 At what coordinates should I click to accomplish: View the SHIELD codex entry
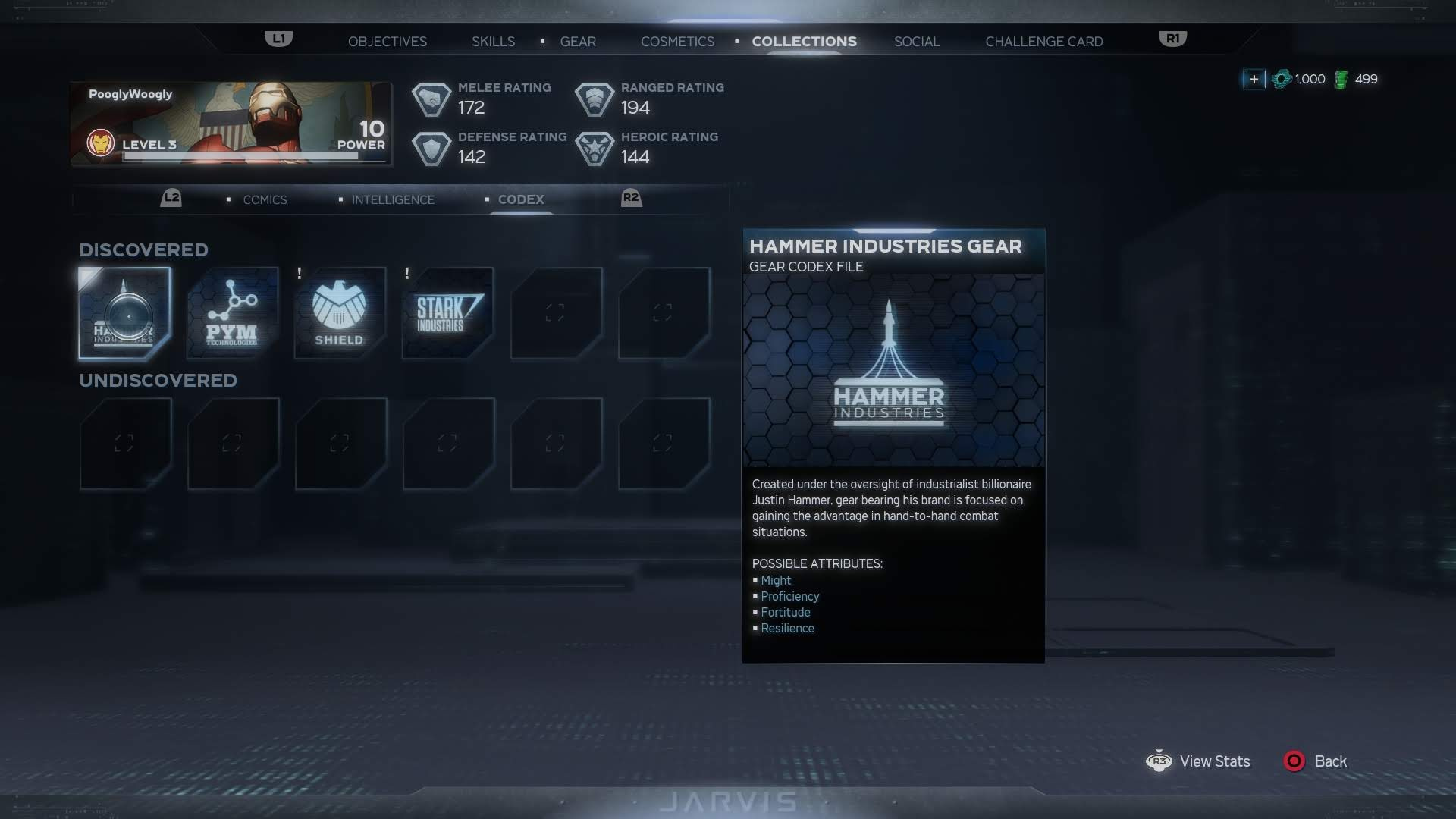pyautogui.click(x=340, y=312)
